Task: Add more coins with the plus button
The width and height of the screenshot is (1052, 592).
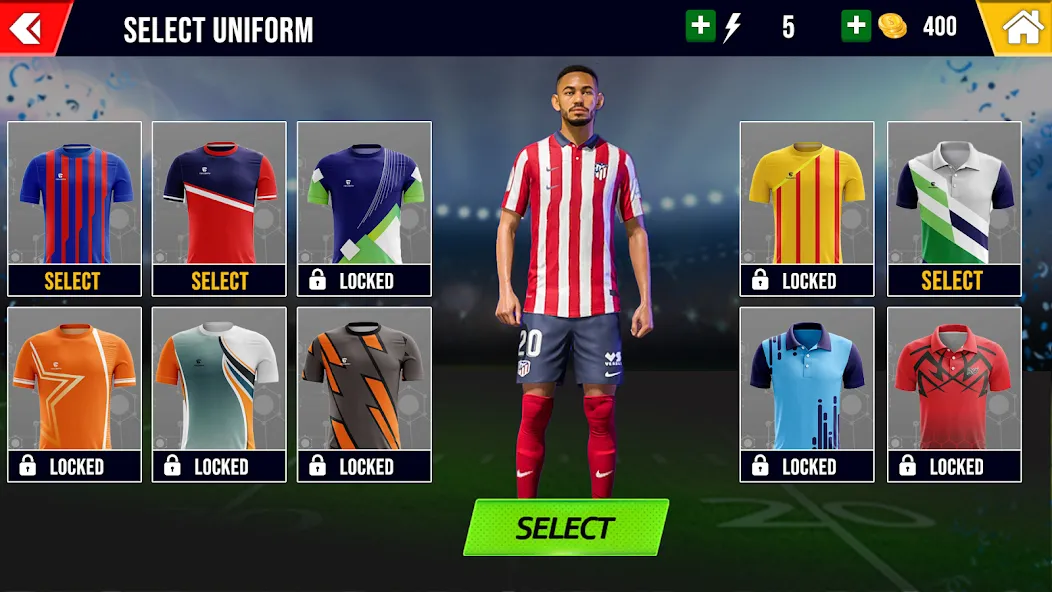Action: click(x=856, y=27)
